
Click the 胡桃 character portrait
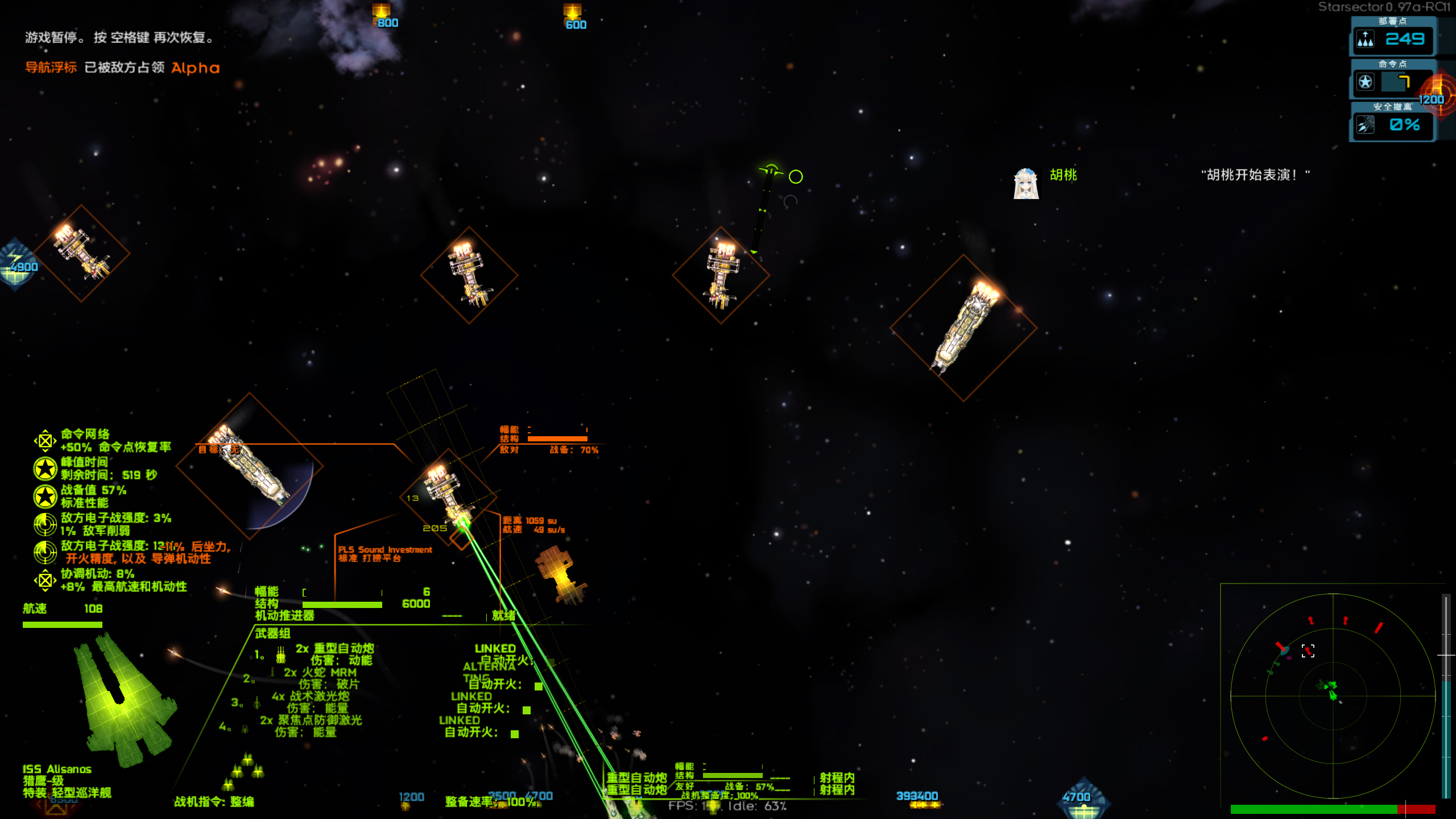point(1026,183)
